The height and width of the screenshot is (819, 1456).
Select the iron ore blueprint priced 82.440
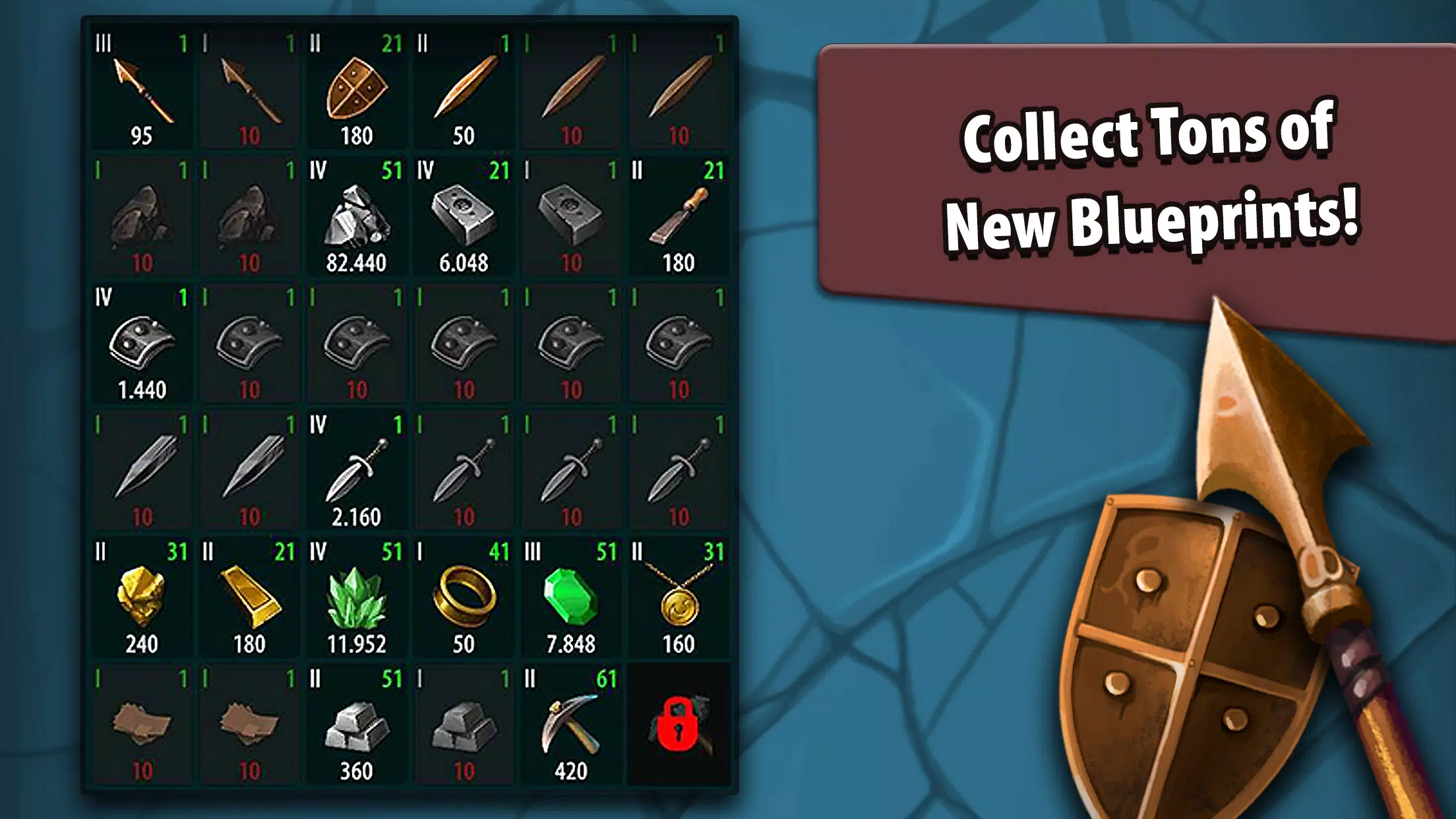[x=356, y=214]
